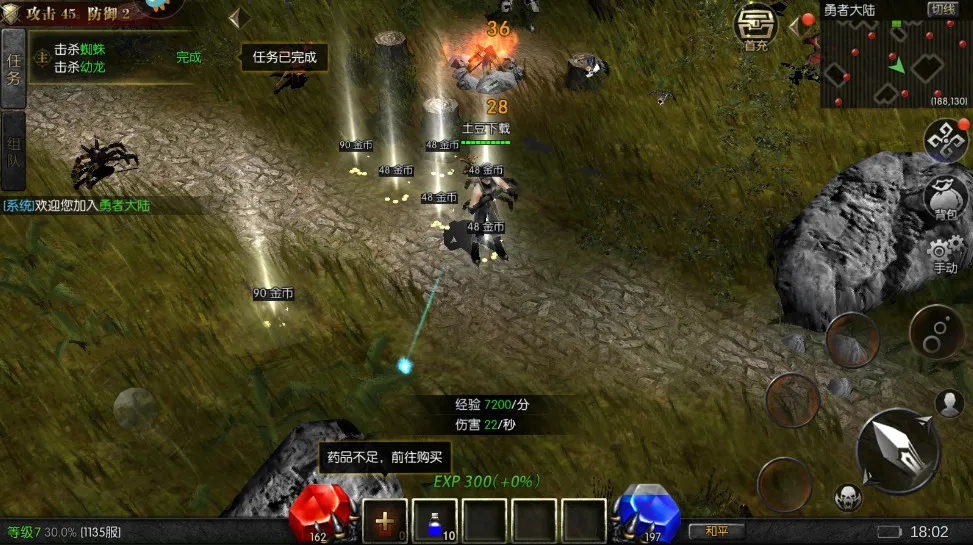Open the 背包 backpack

(x=945, y=198)
